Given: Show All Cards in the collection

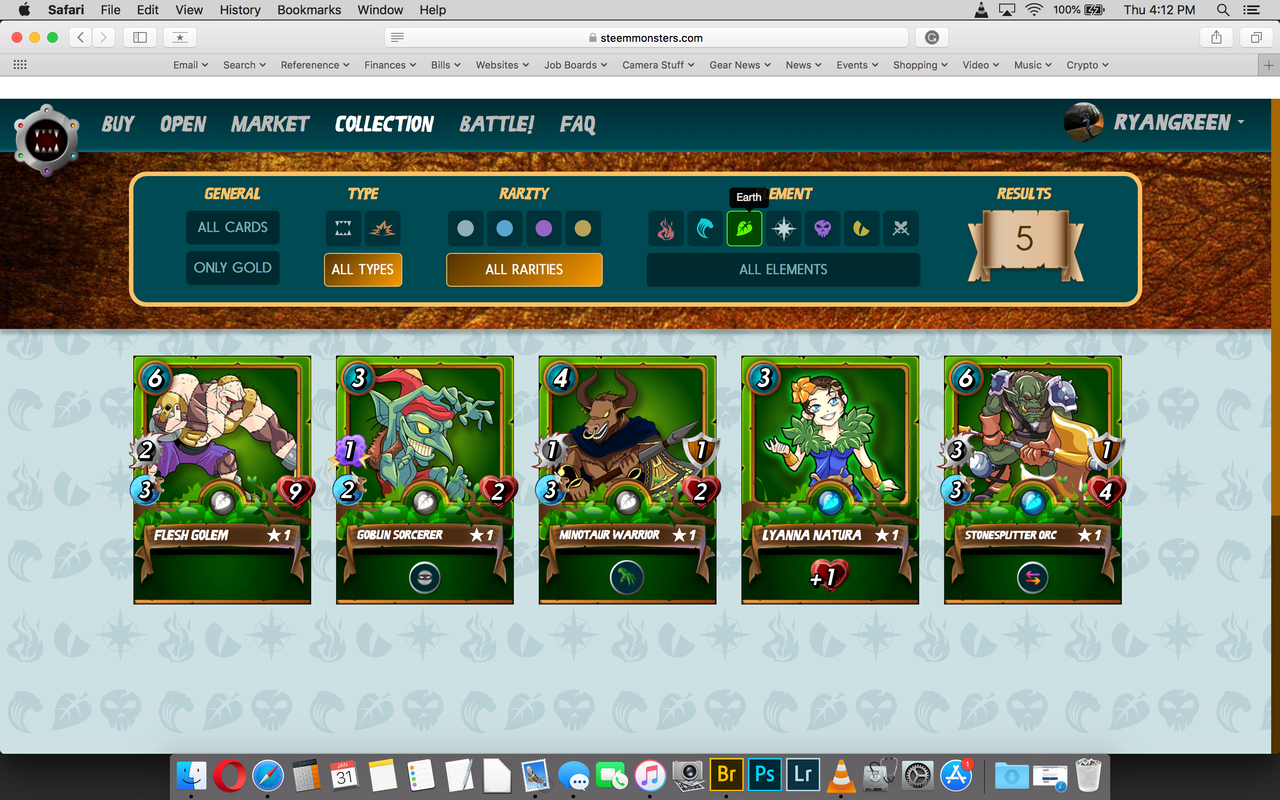Looking at the screenshot, I should [232, 227].
